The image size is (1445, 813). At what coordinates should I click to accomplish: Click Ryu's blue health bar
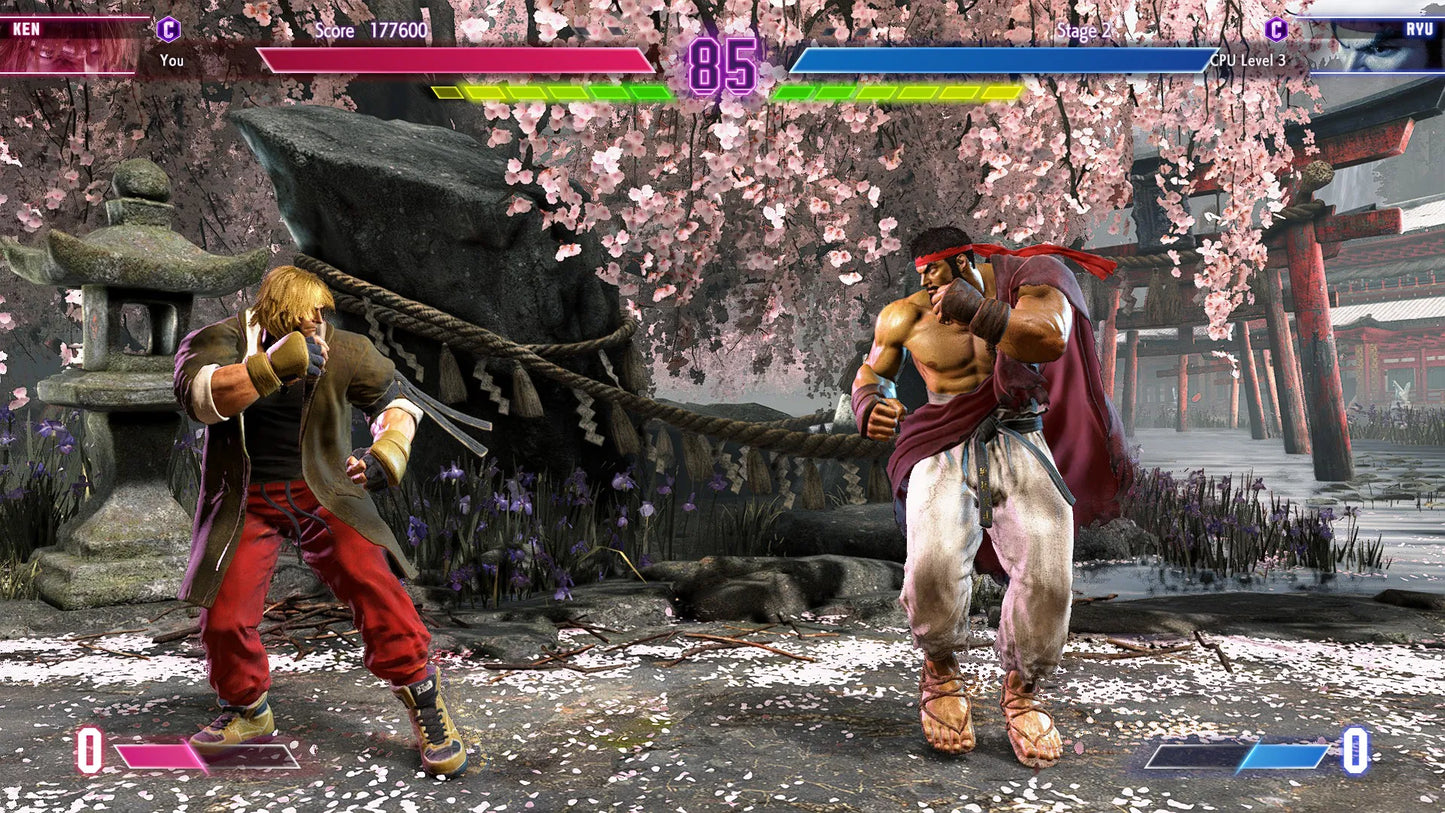[990, 58]
